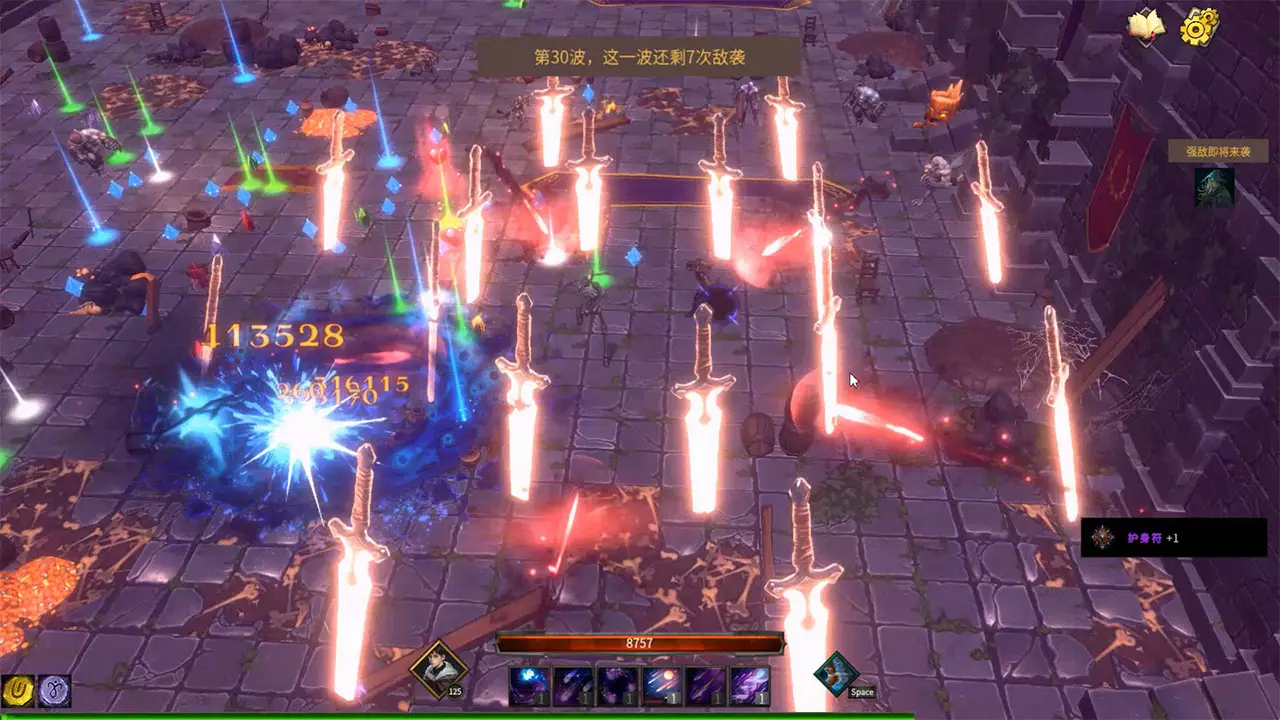This screenshot has width=1280, height=720.
Task: Click the silver rune emblem icon
Action: click(x=55, y=691)
